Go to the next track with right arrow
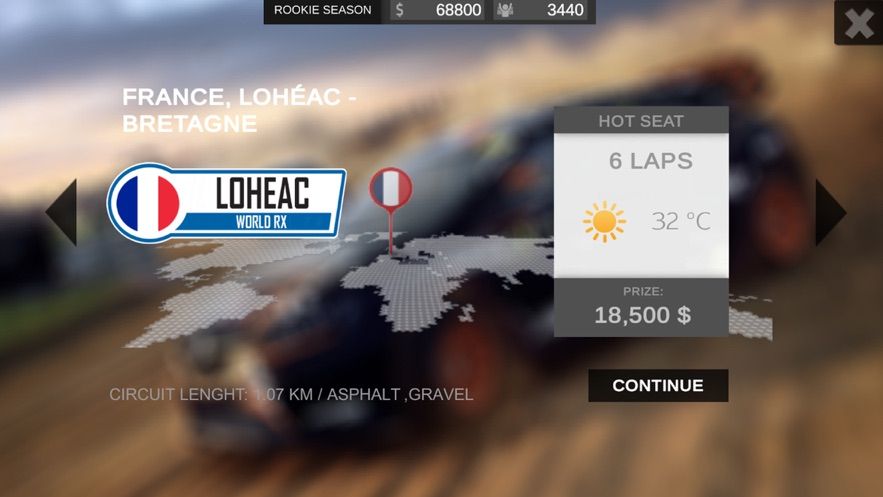The width and height of the screenshot is (883, 497). pyautogui.click(x=830, y=212)
